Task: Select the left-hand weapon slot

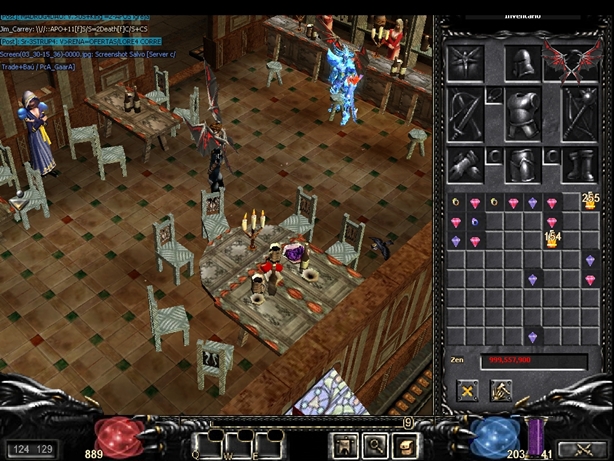Action: coord(466,112)
